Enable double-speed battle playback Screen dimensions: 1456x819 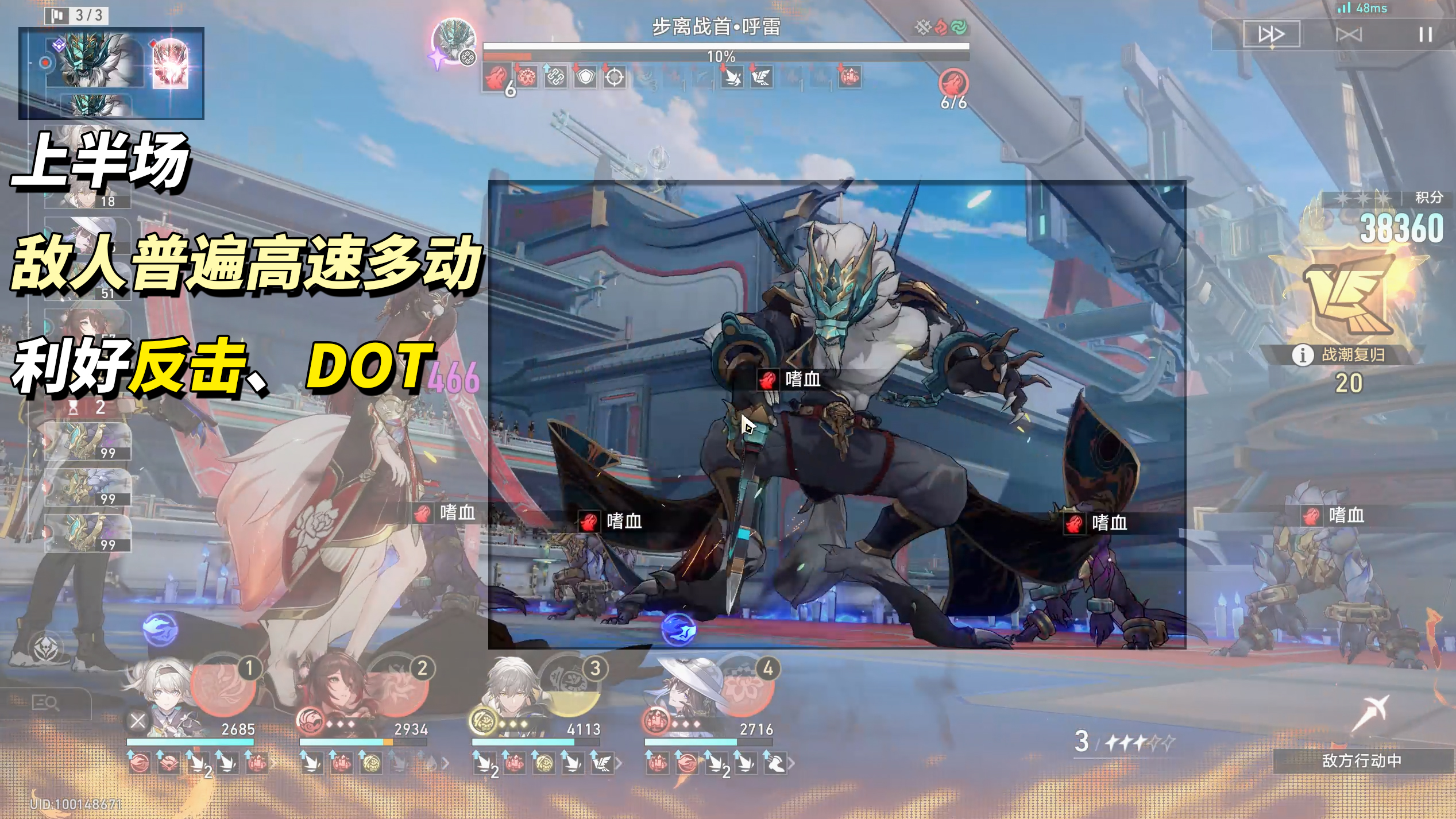(1272, 34)
